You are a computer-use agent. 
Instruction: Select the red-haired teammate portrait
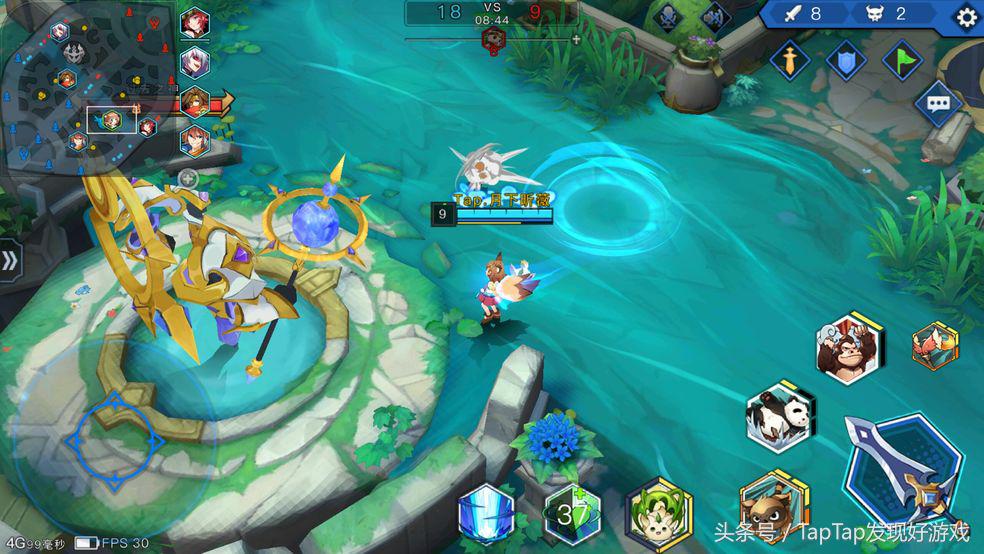(194, 22)
